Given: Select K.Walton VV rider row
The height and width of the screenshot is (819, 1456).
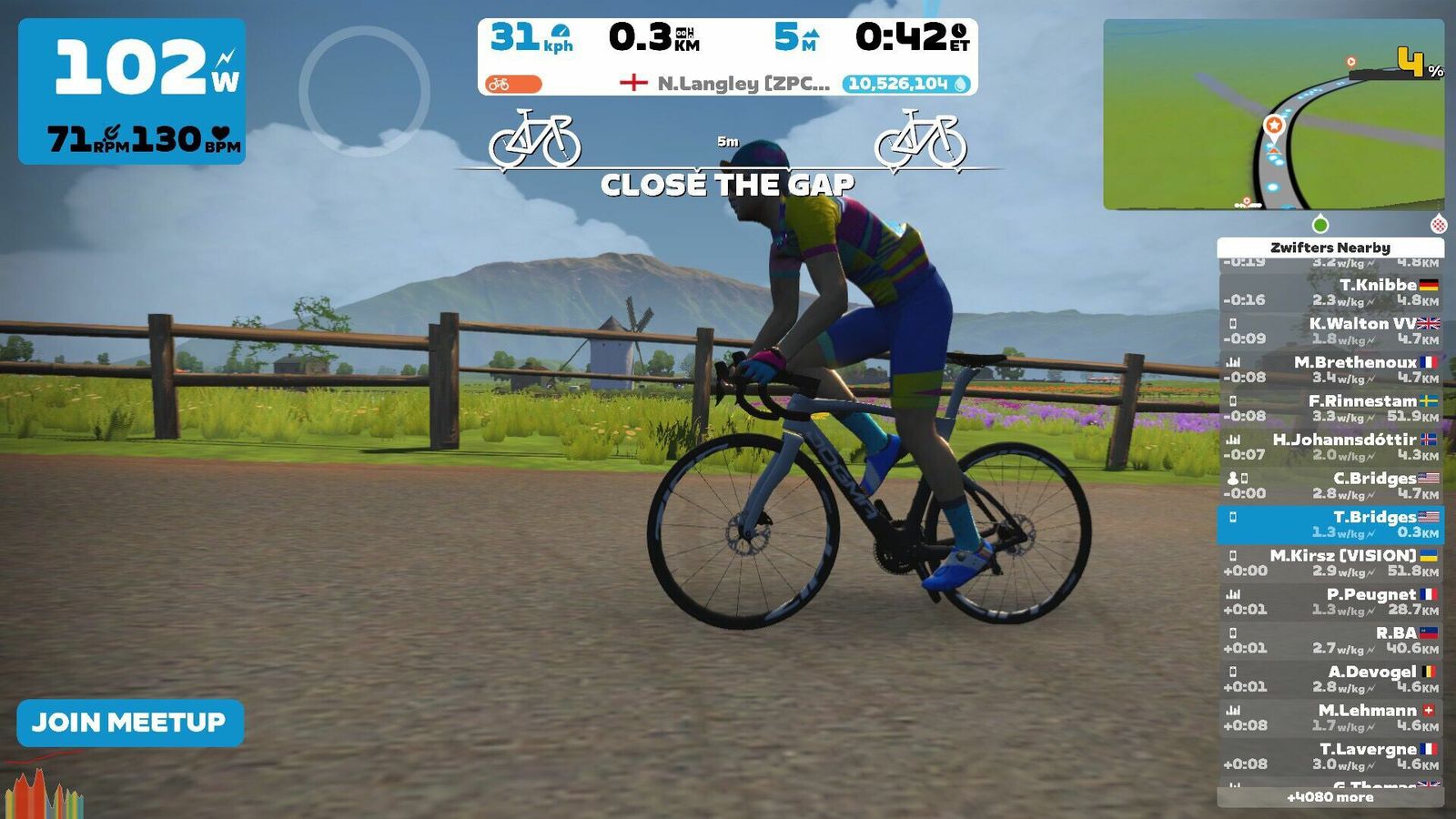Looking at the screenshot, I should pyautogui.click(x=1330, y=330).
